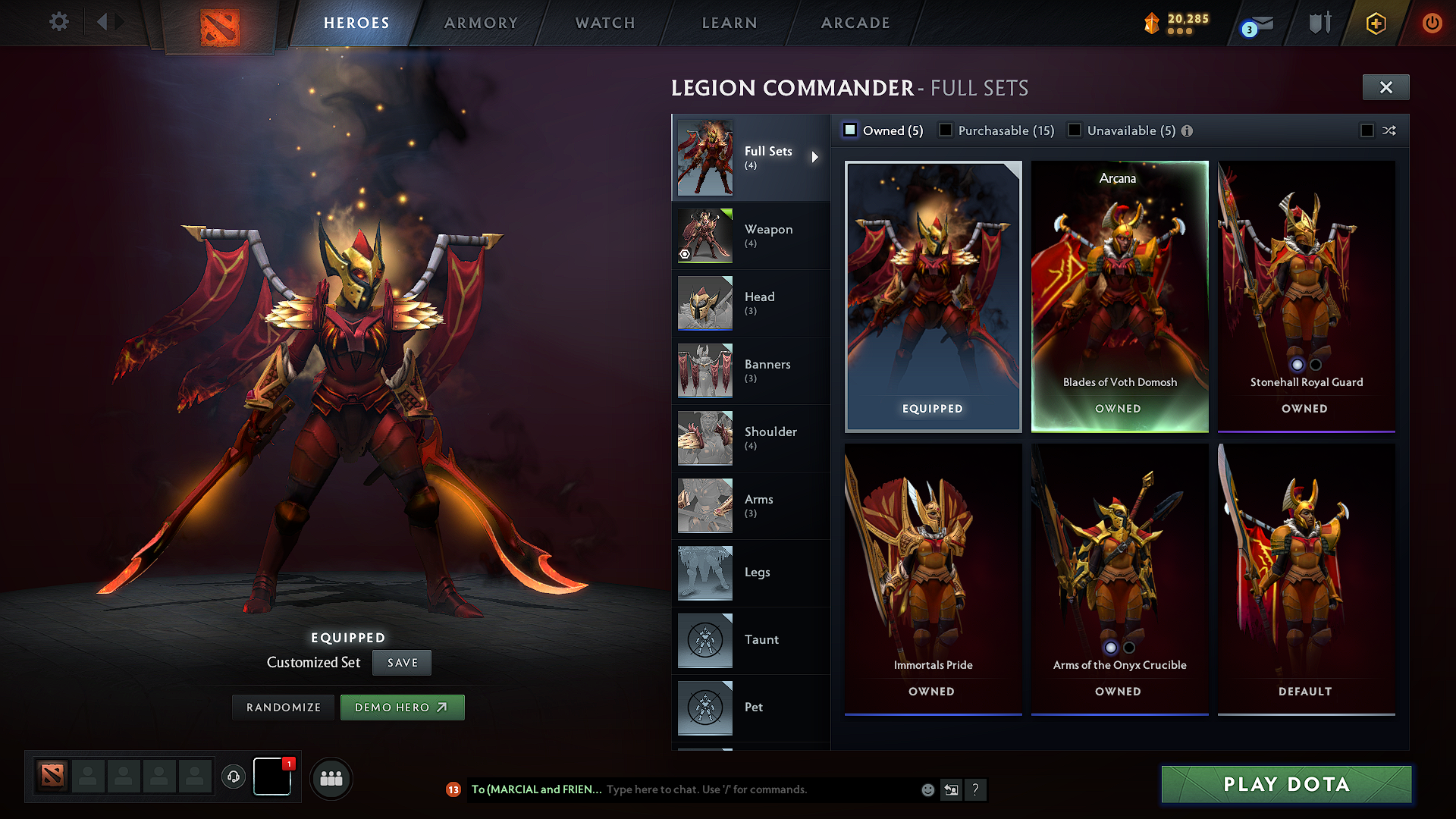The height and width of the screenshot is (819, 1456).
Task: Toggle the Owned (5) filter checkbox
Action: pos(851,130)
